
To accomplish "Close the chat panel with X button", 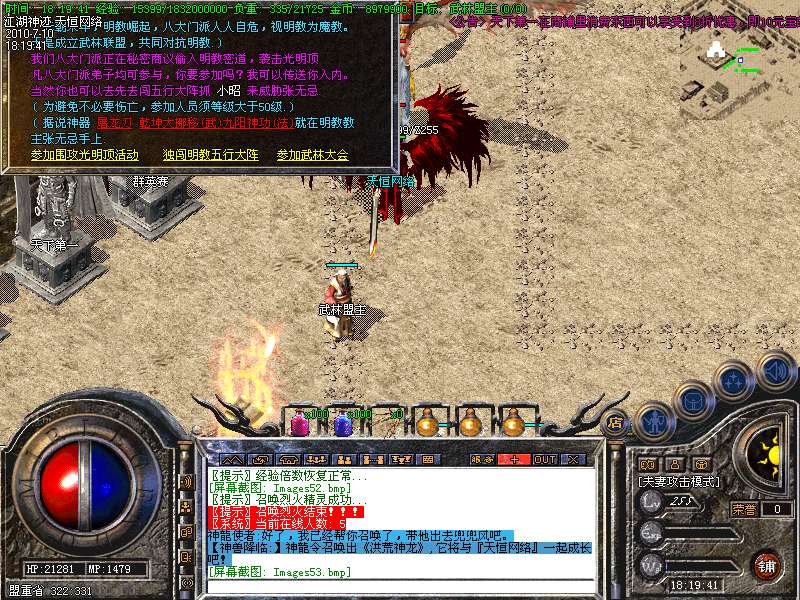I will pyautogui.click(x=573, y=459).
